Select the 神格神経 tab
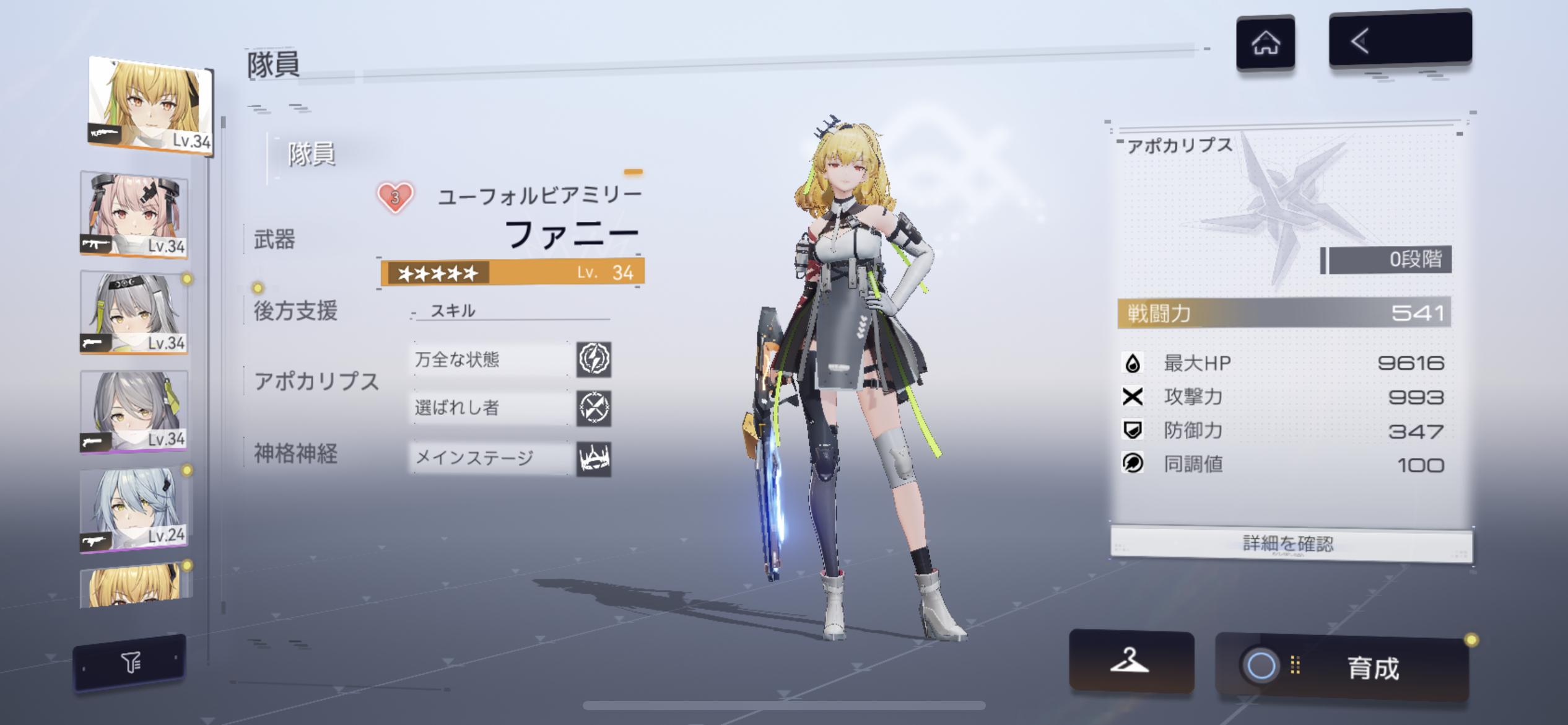Screen dimensions: 1568x725 click(295, 454)
